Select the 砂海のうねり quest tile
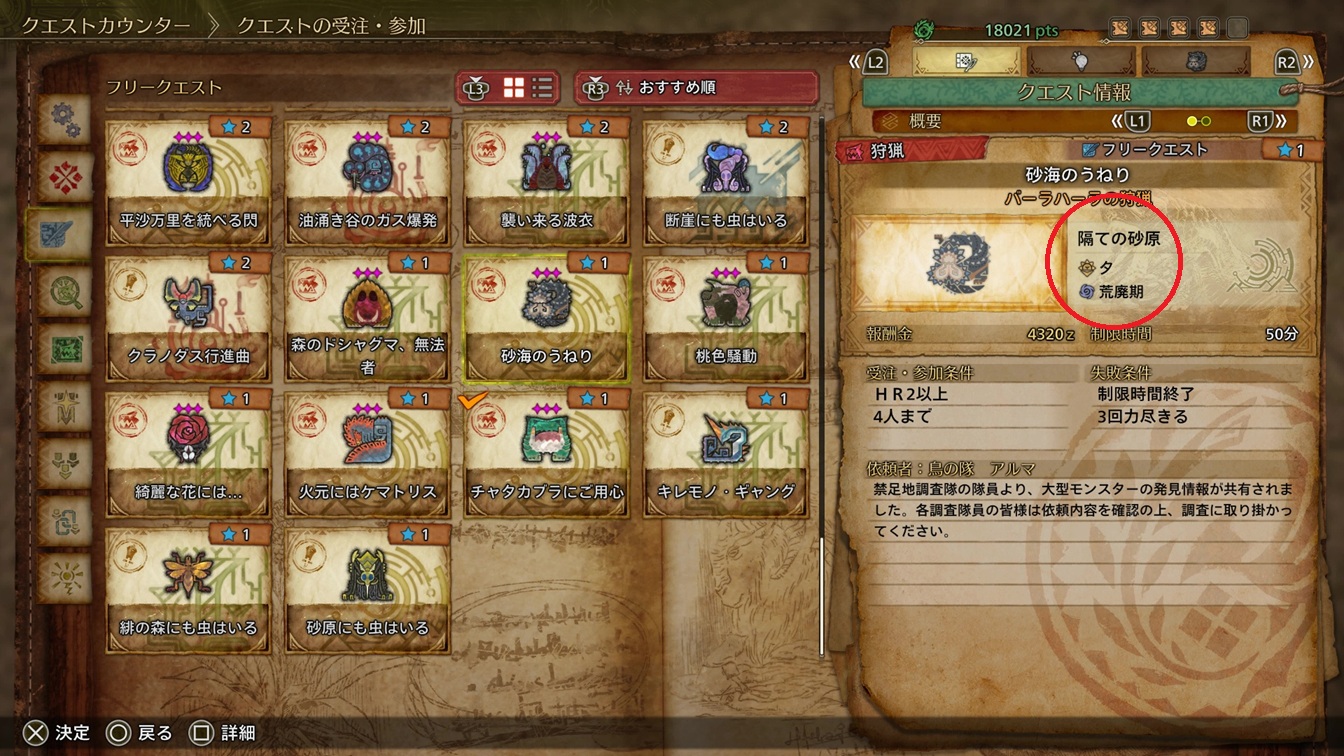Viewport: 1344px width, 756px height. click(546, 315)
